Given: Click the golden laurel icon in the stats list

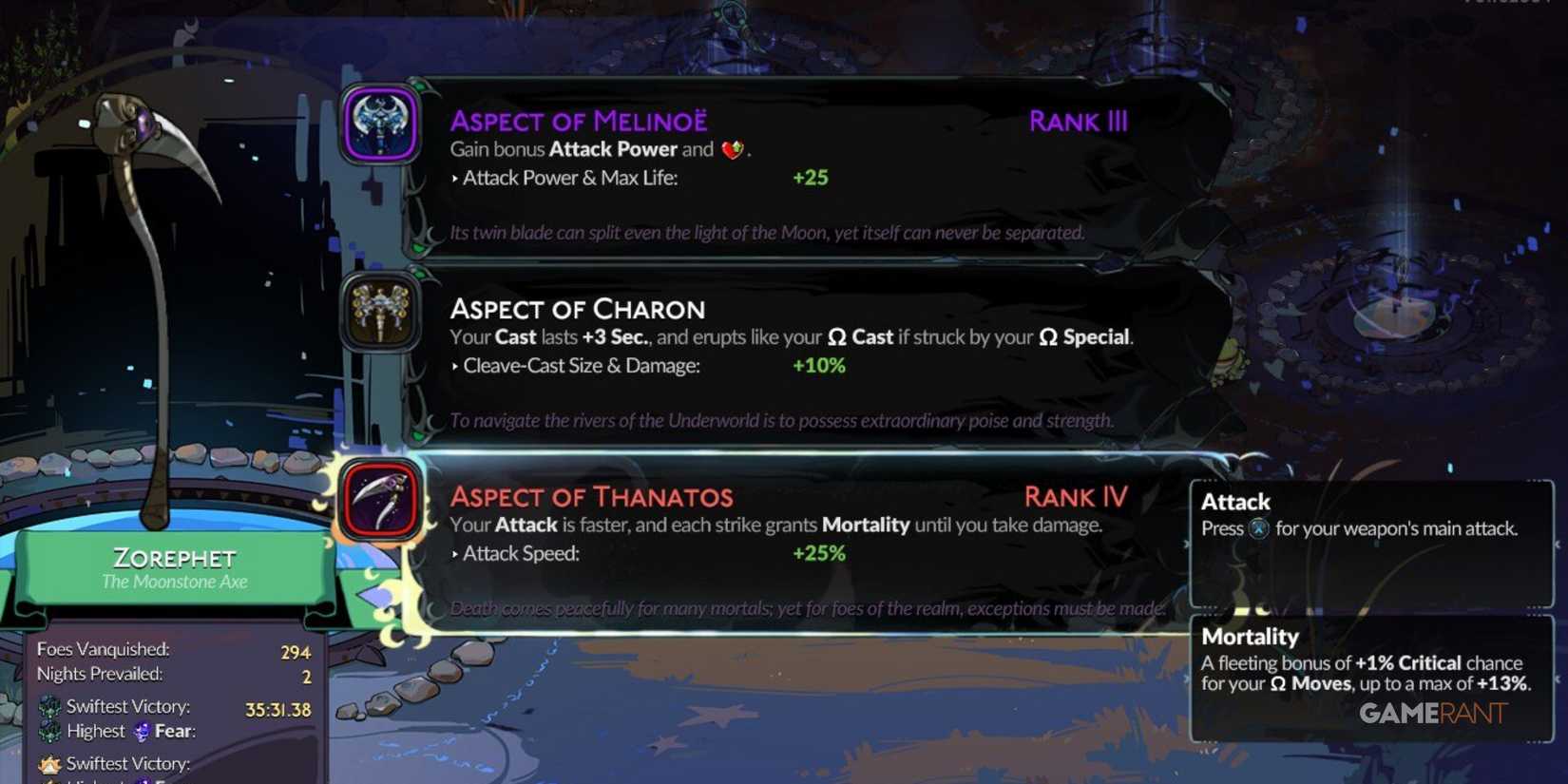Looking at the screenshot, I should click(x=49, y=763).
